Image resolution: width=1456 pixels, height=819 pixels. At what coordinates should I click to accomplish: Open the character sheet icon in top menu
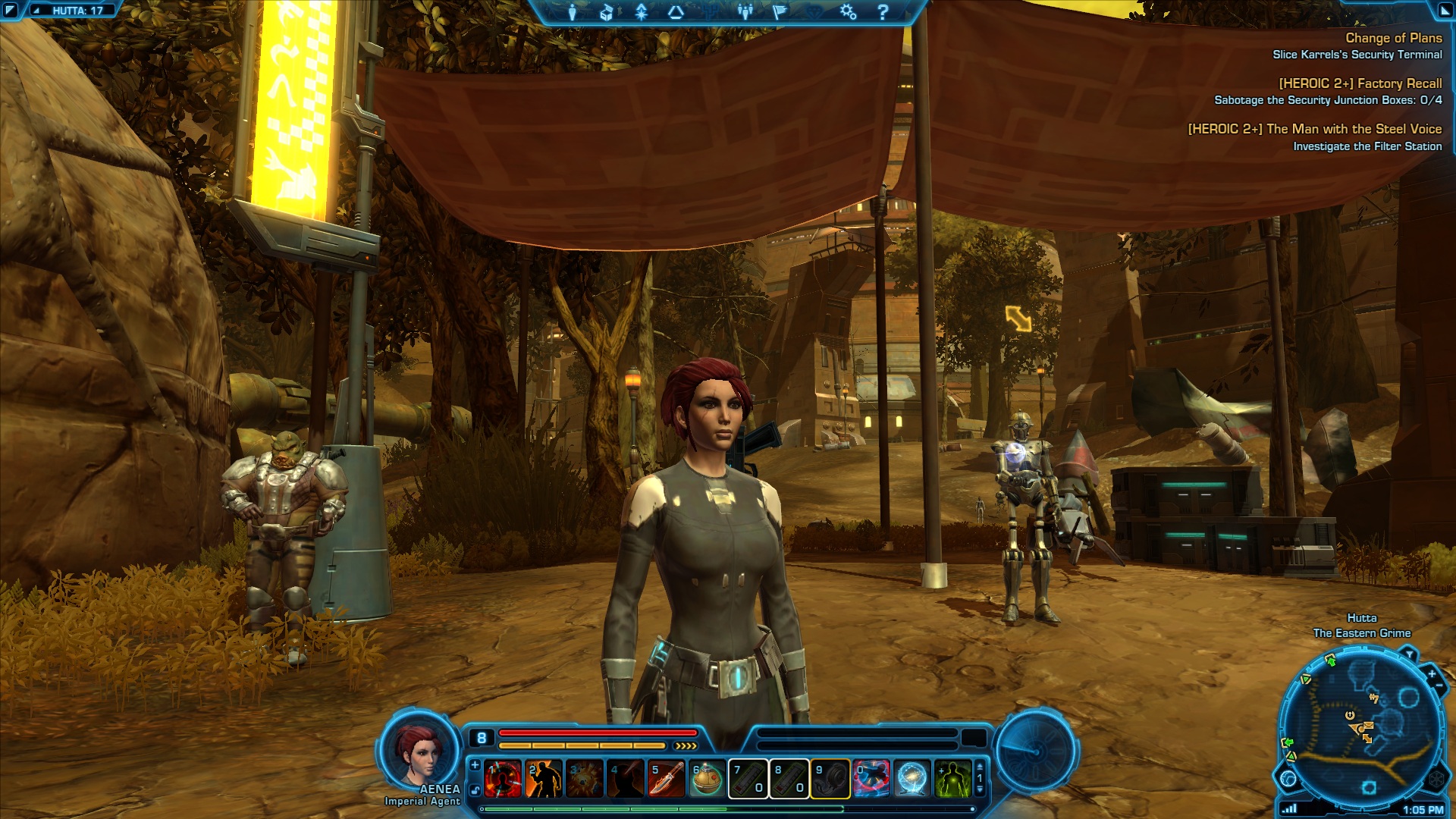click(x=573, y=12)
